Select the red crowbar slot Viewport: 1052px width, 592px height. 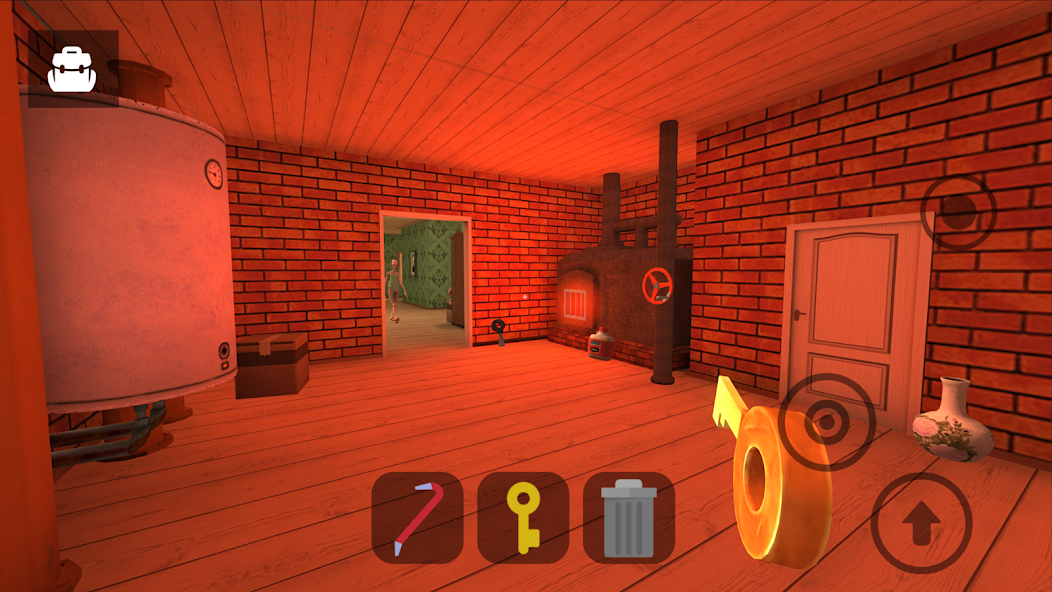coord(417,517)
